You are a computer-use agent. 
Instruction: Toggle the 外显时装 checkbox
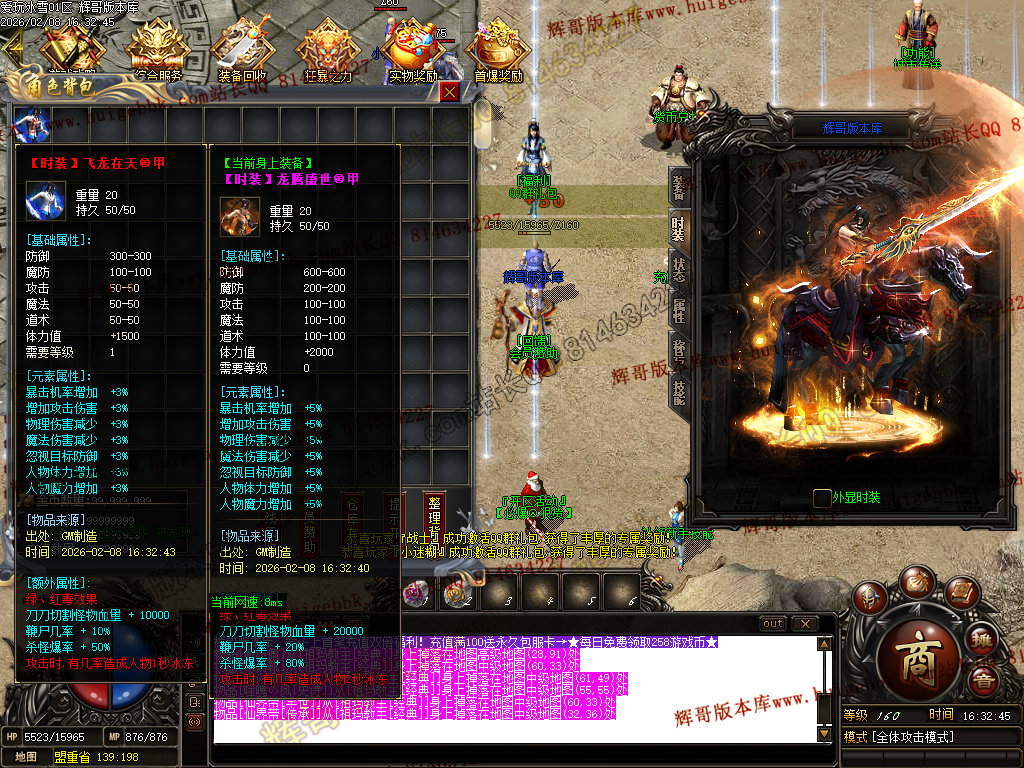tap(822, 497)
